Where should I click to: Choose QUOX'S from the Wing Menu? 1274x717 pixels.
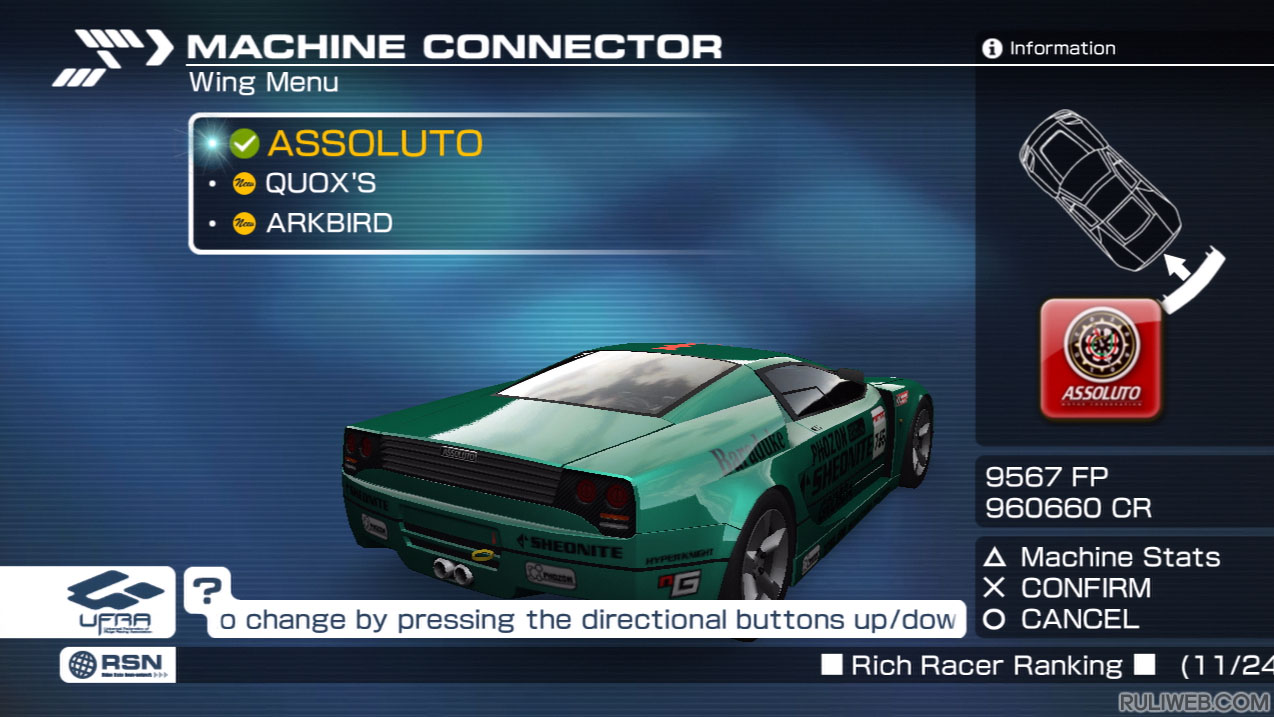coord(320,184)
